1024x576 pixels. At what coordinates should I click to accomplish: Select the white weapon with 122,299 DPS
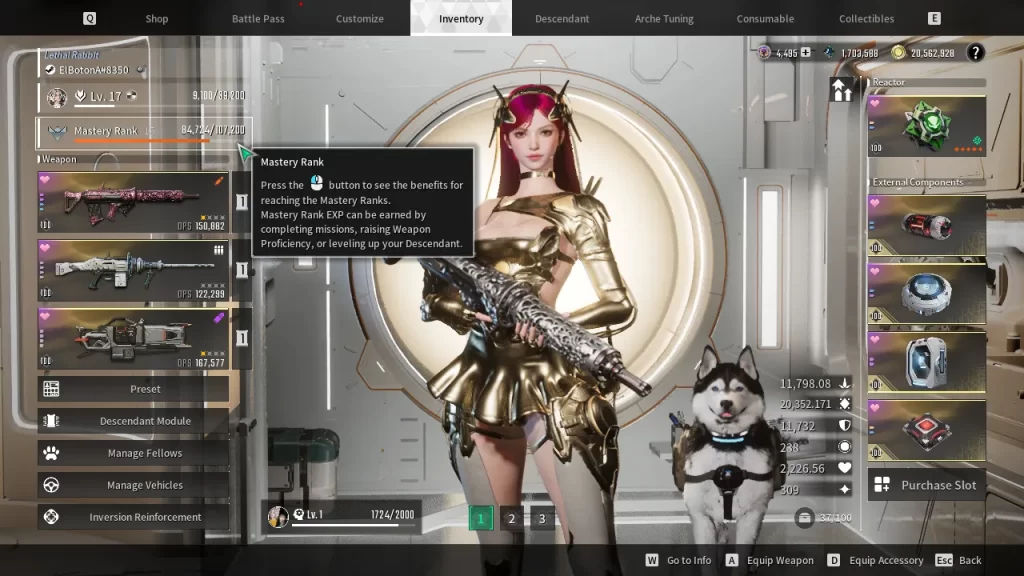coord(133,270)
